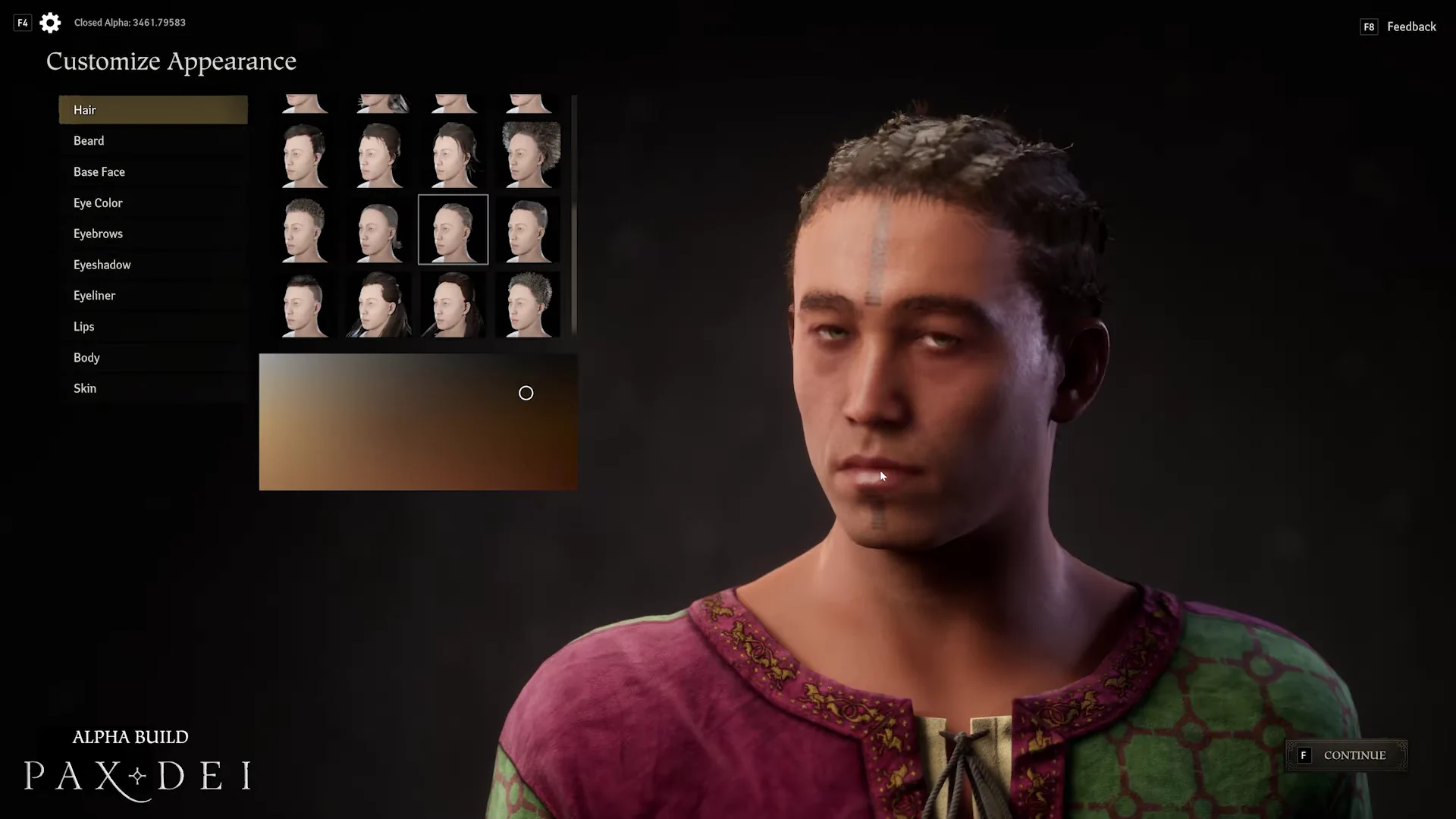Image resolution: width=1456 pixels, height=819 pixels.
Task: Choose the Eye Color category
Action: point(152,203)
